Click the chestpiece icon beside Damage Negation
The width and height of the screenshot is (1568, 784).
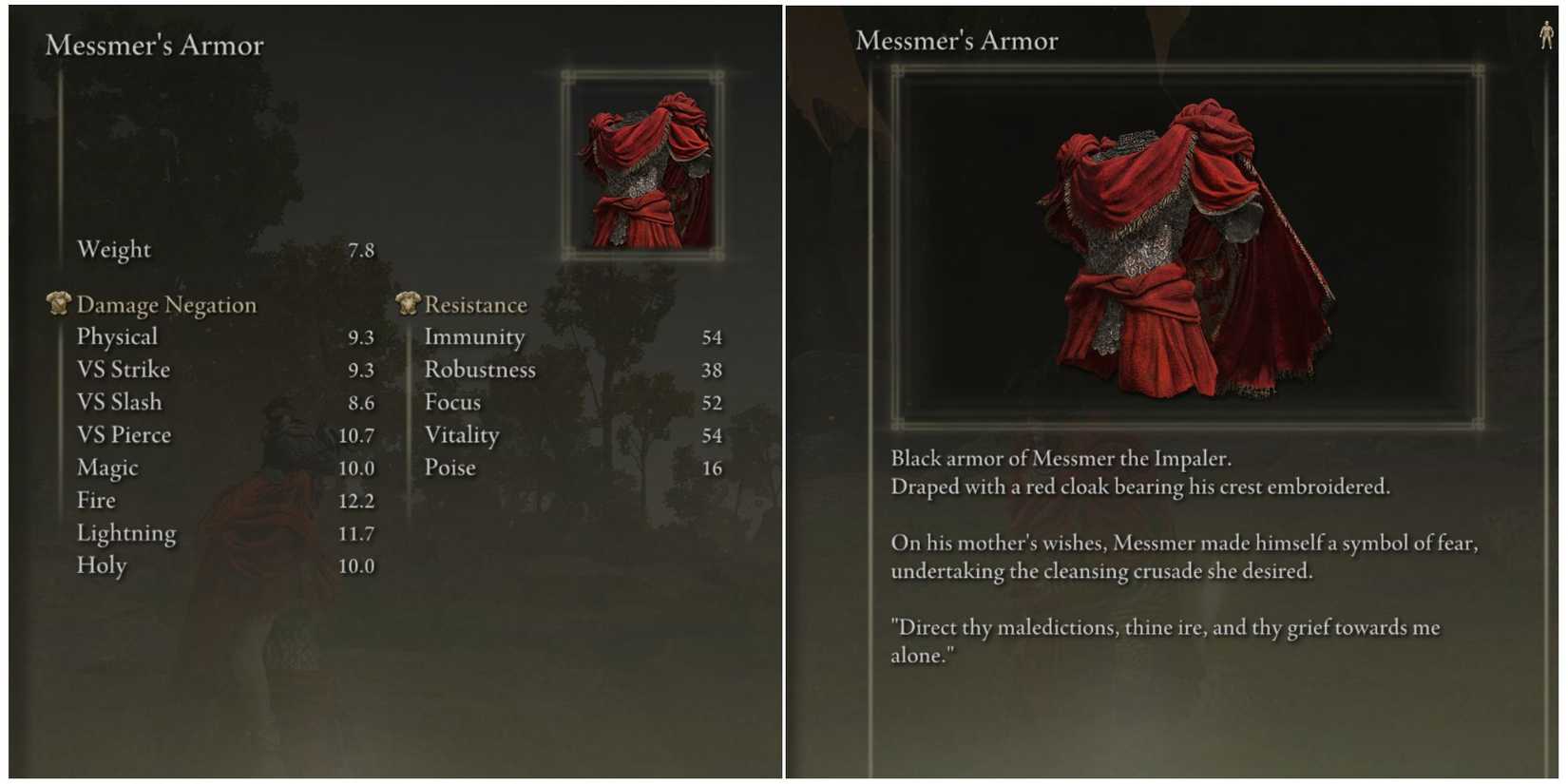59,304
